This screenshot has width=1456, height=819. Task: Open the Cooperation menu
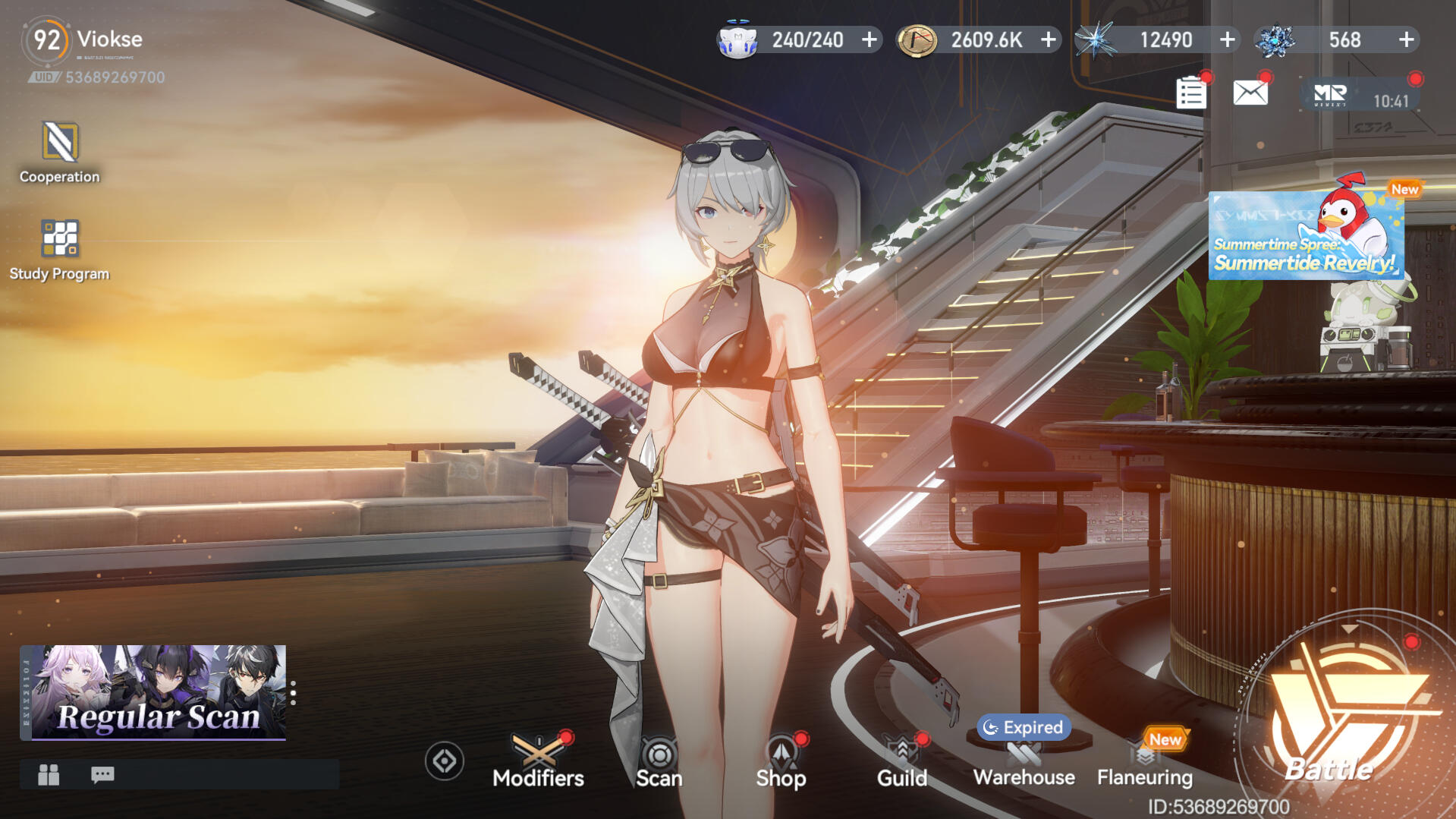(x=59, y=152)
